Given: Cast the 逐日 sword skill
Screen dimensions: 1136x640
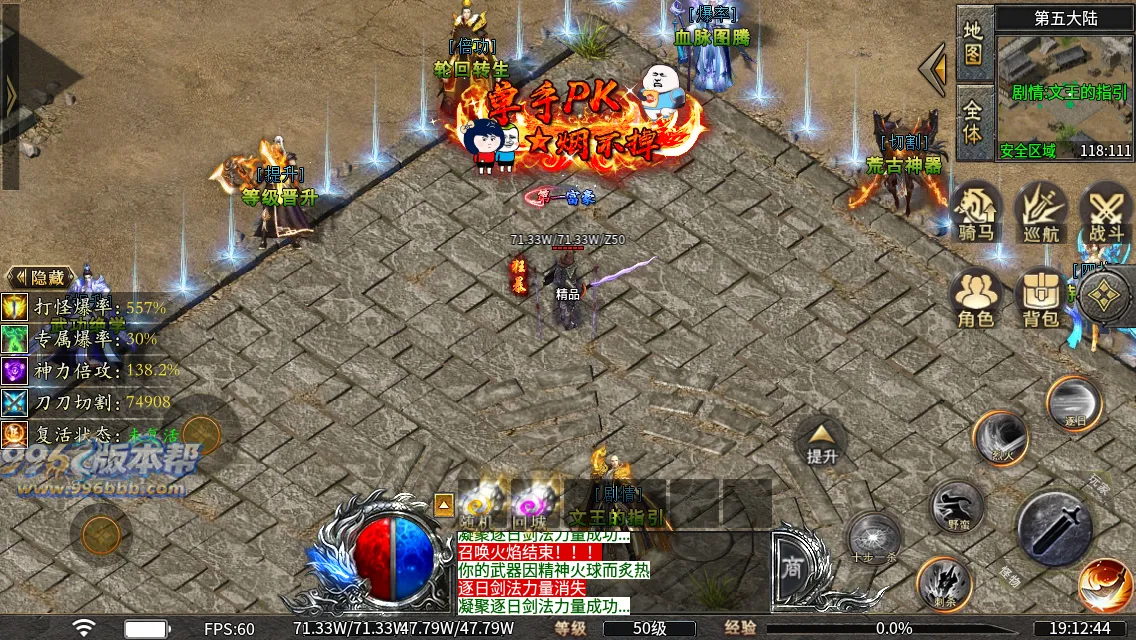Looking at the screenshot, I should 1074,402.
